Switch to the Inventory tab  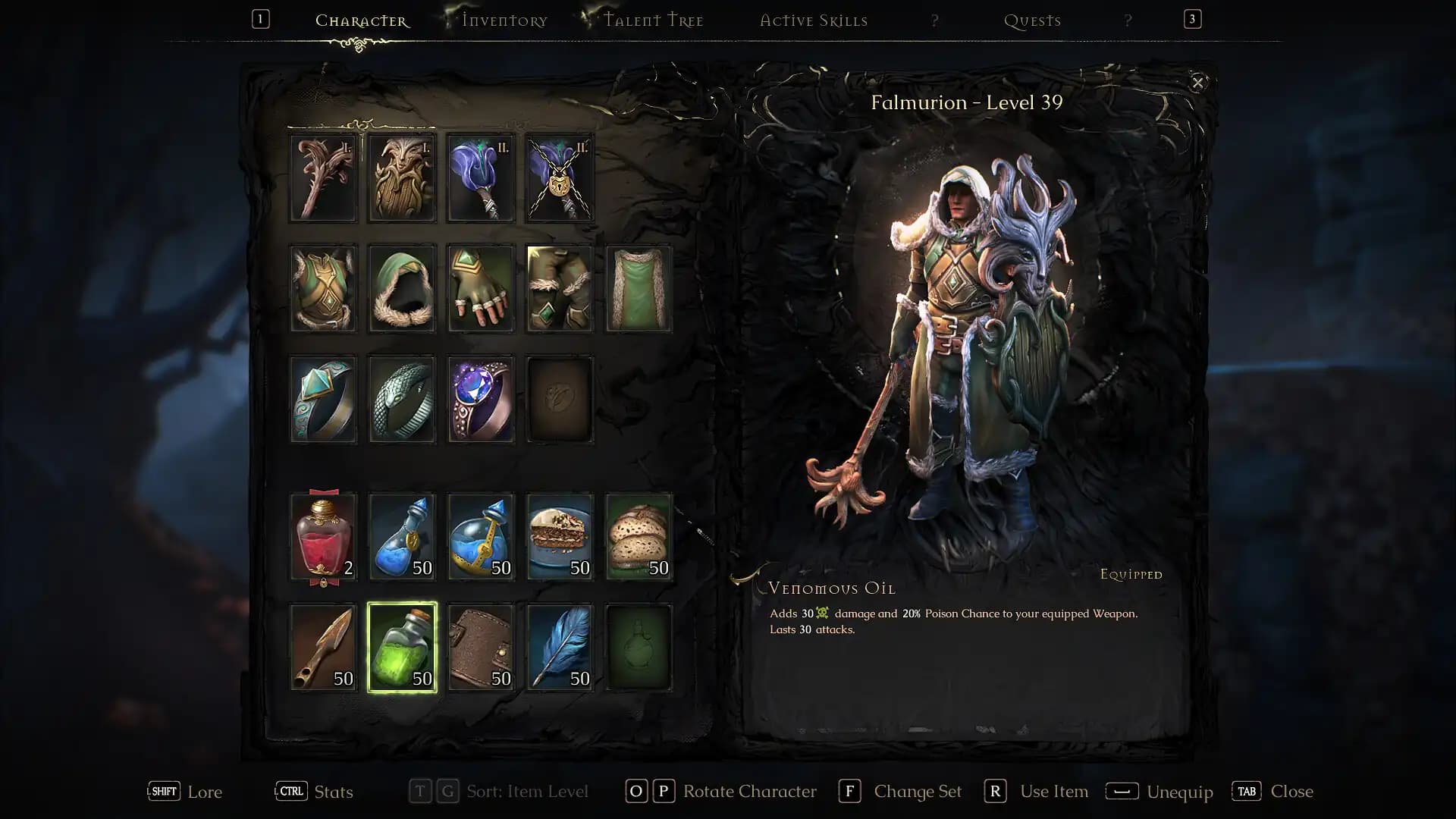[503, 20]
